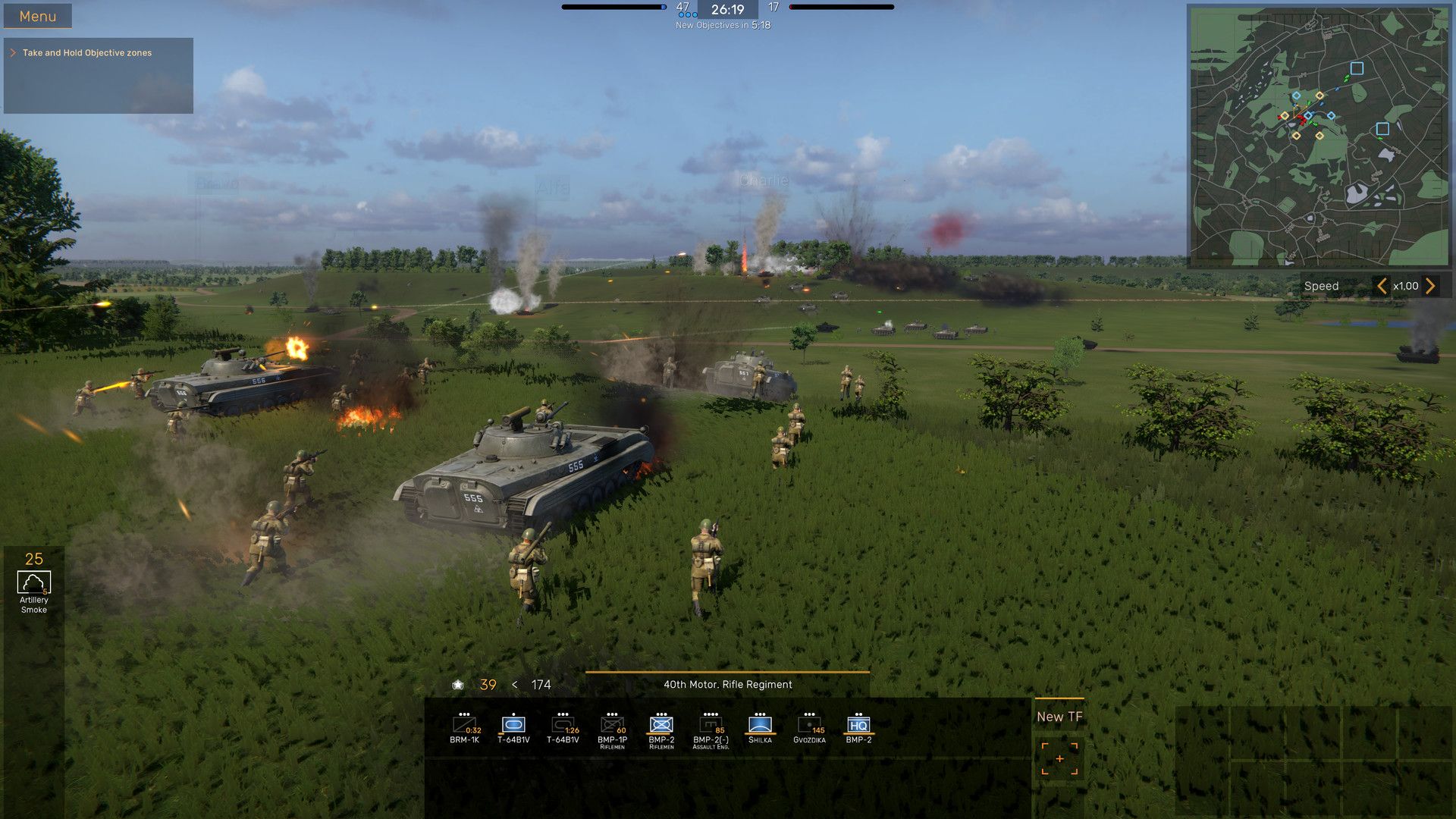
Task: Increase game speed with the right chevron
Action: (x=1430, y=286)
